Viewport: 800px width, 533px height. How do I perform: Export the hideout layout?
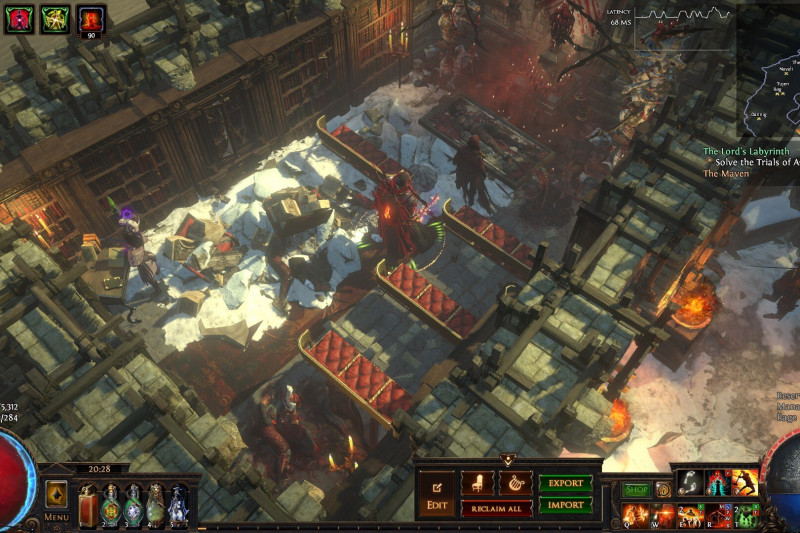tap(566, 483)
